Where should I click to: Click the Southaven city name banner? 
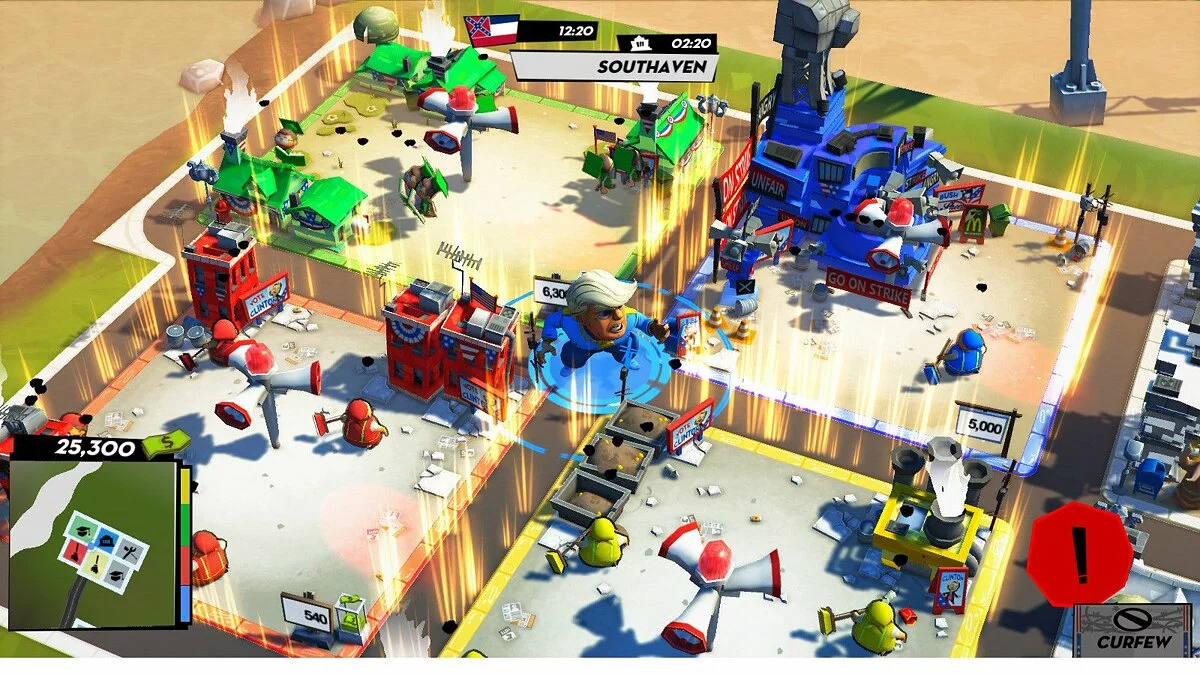pos(615,67)
